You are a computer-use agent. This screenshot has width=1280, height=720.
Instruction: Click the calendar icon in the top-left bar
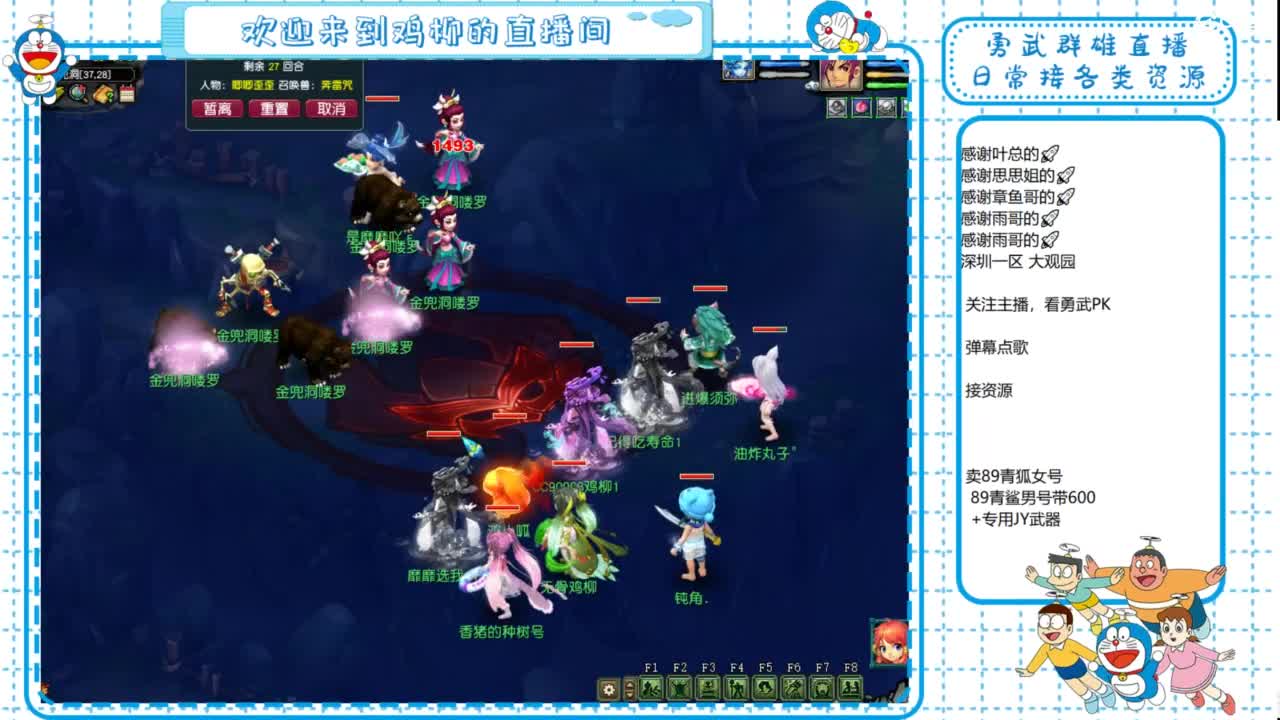[x=127, y=94]
